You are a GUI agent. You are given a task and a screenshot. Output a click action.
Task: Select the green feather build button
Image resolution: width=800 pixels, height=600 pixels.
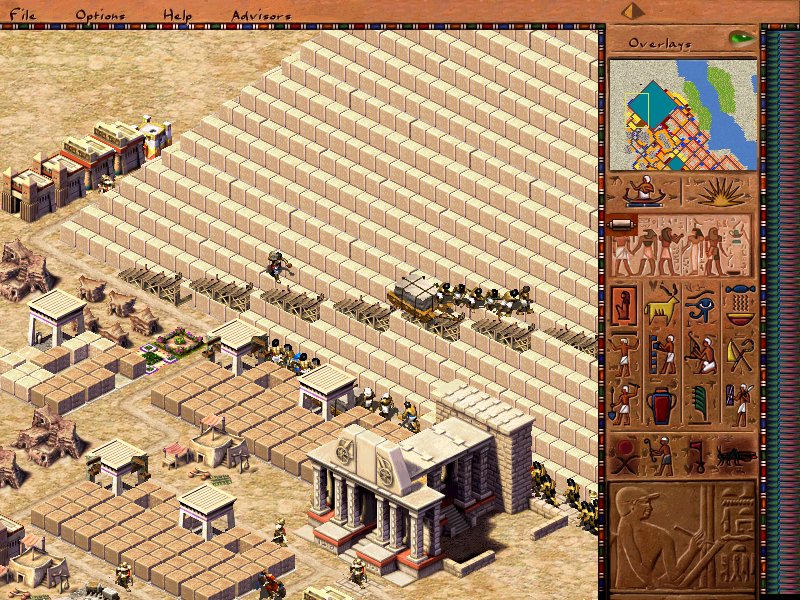click(x=701, y=405)
